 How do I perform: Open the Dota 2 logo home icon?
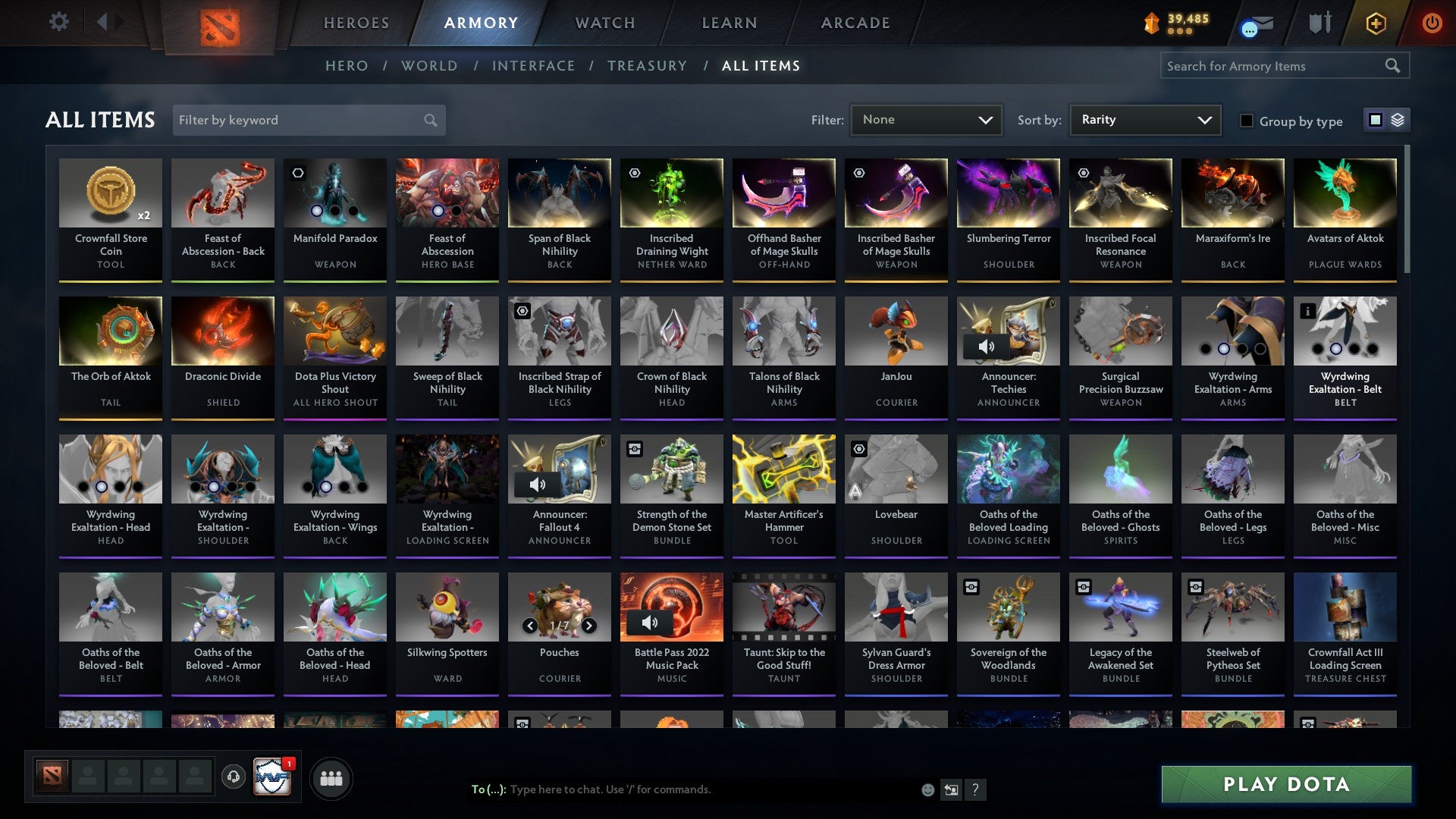(221, 23)
